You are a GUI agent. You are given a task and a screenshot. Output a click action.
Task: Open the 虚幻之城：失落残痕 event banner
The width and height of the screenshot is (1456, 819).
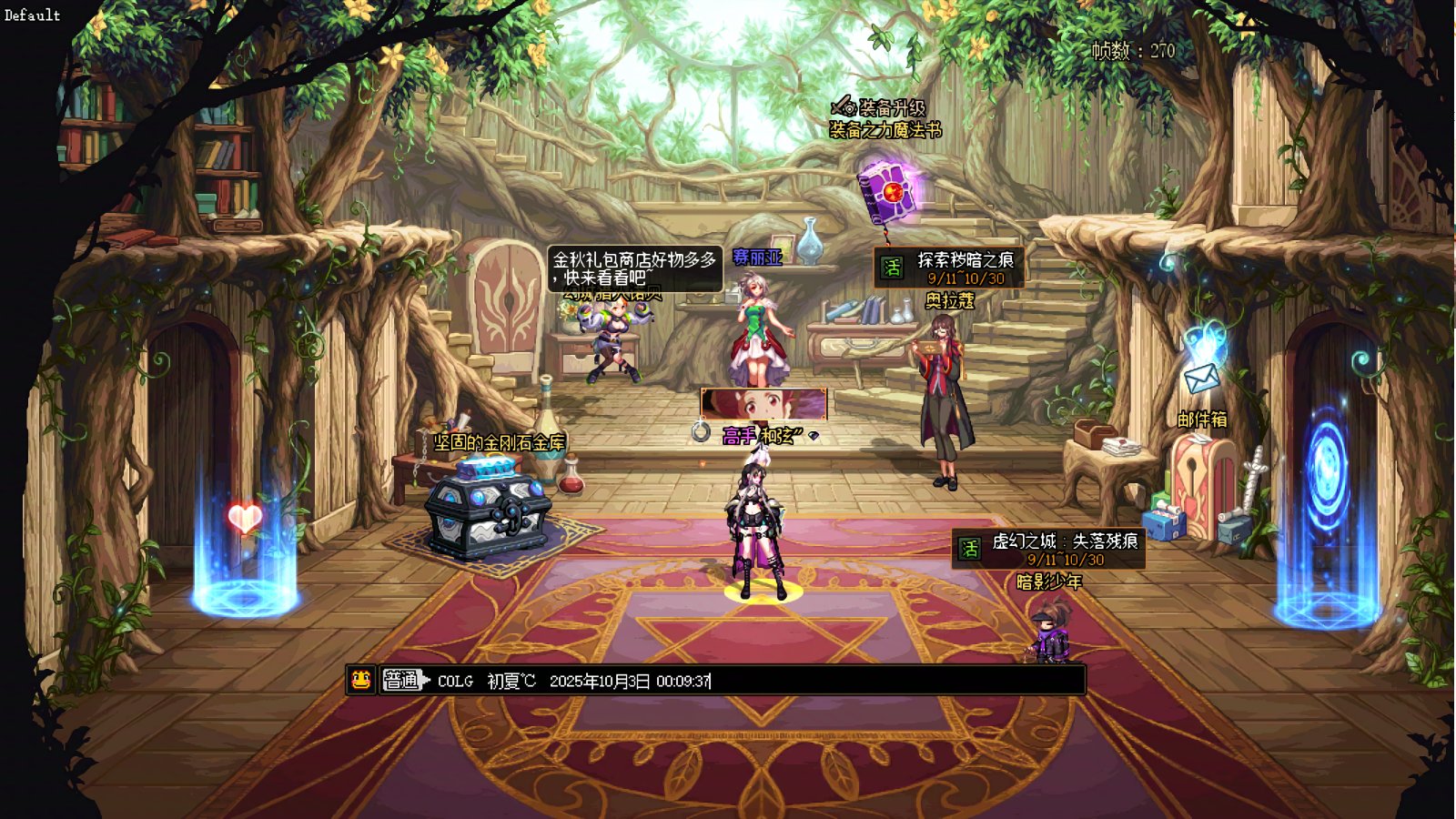click(x=1048, y=549)
